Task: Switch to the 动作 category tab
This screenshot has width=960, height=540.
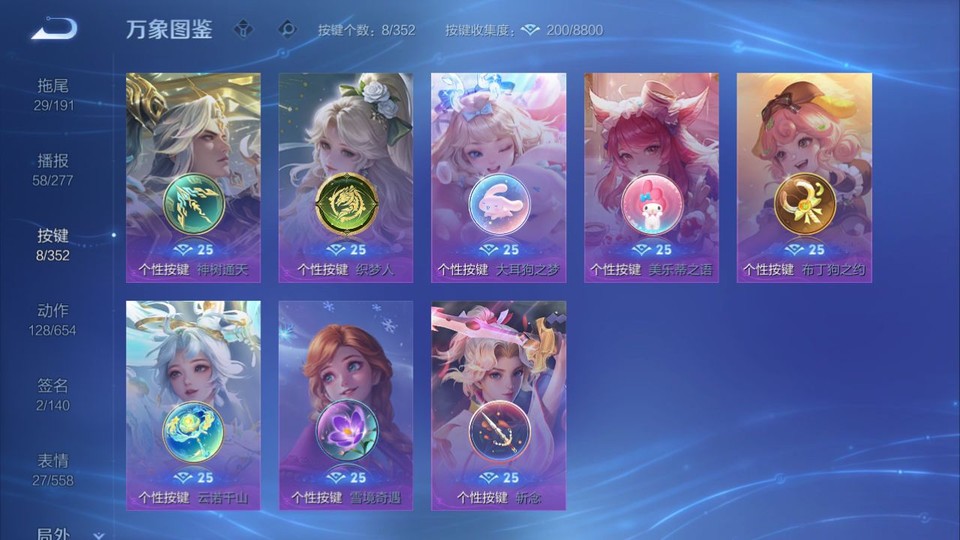Action: pyautogui.click(x=53, y=319)
